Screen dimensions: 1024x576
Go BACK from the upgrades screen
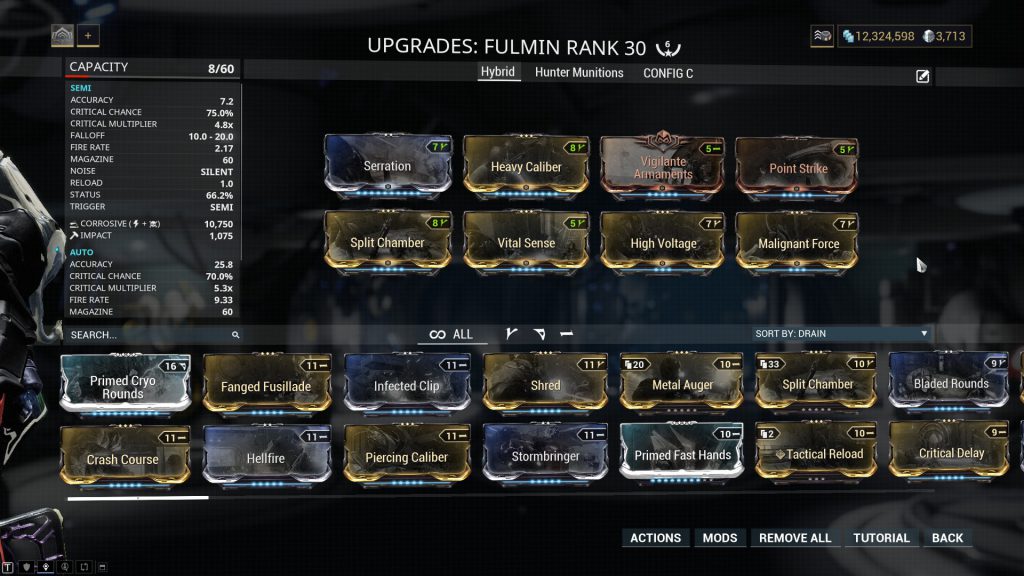[947, 538]
